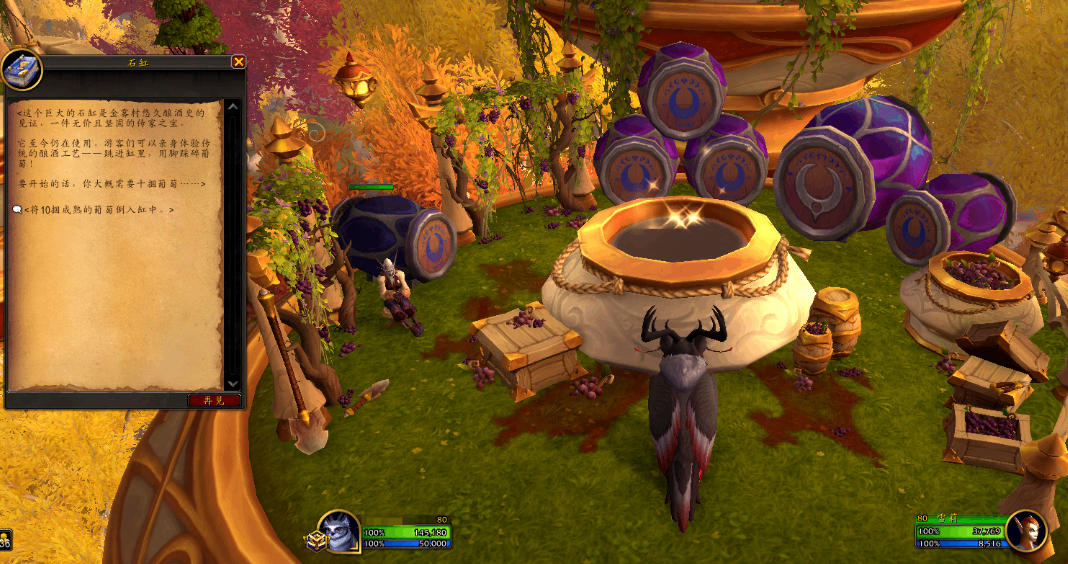Select the player wolf portrait
Viewport: 1068px width, 564px height.
pyautogui.click(x=339, y=530)
